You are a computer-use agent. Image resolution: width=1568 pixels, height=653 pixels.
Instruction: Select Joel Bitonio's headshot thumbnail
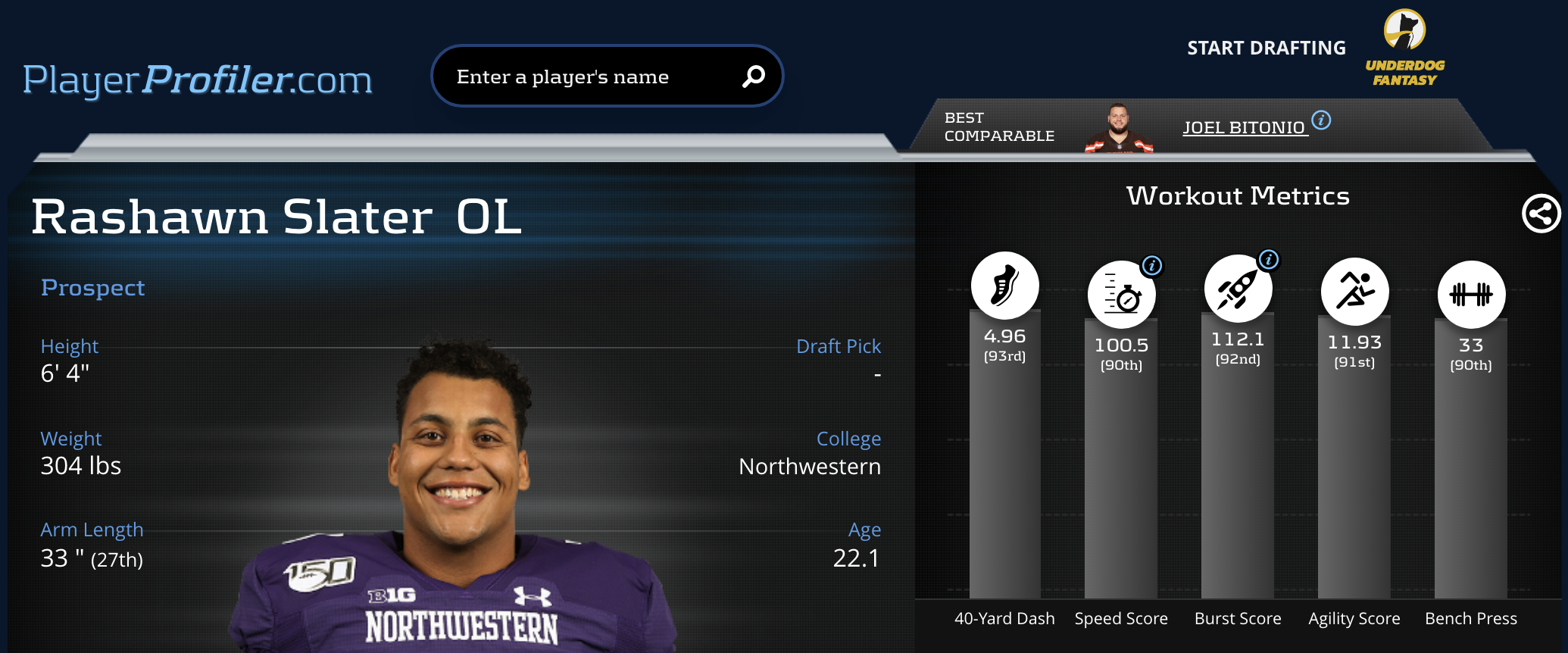pyautogui.click(x=1119, y=129)
